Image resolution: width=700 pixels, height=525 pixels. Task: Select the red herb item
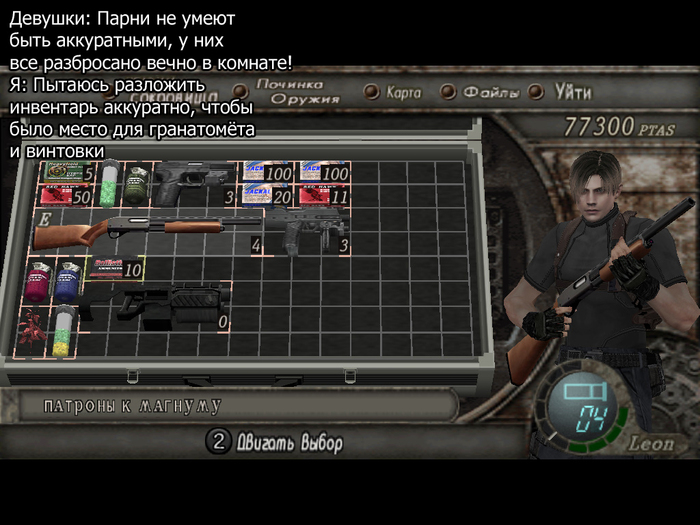[x=32, y=330]
